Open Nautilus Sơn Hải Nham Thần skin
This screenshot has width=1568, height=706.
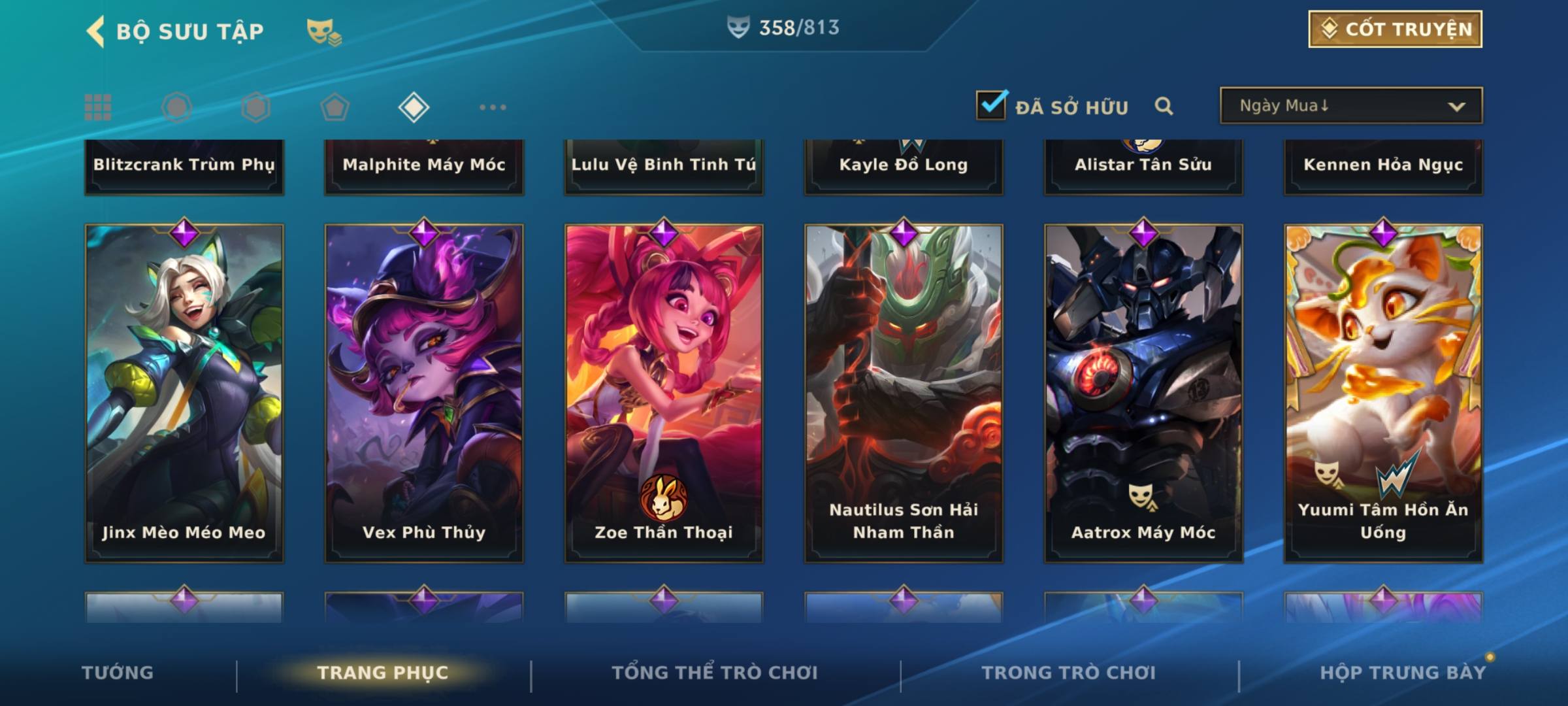pos(904,392)
